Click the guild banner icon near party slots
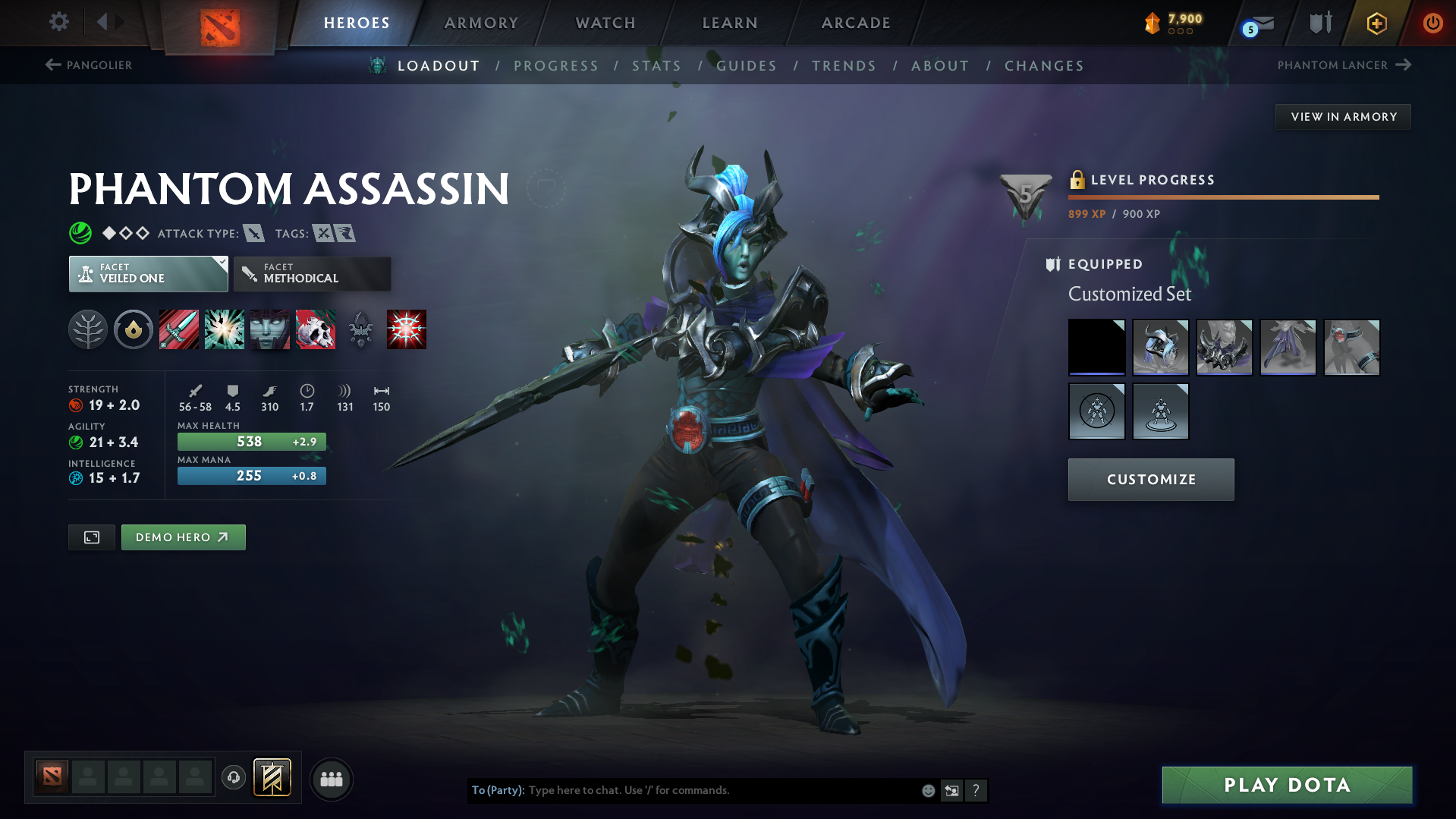This screenshot has width=1456, height=819. pyautogui.click(x=271, y=778)
